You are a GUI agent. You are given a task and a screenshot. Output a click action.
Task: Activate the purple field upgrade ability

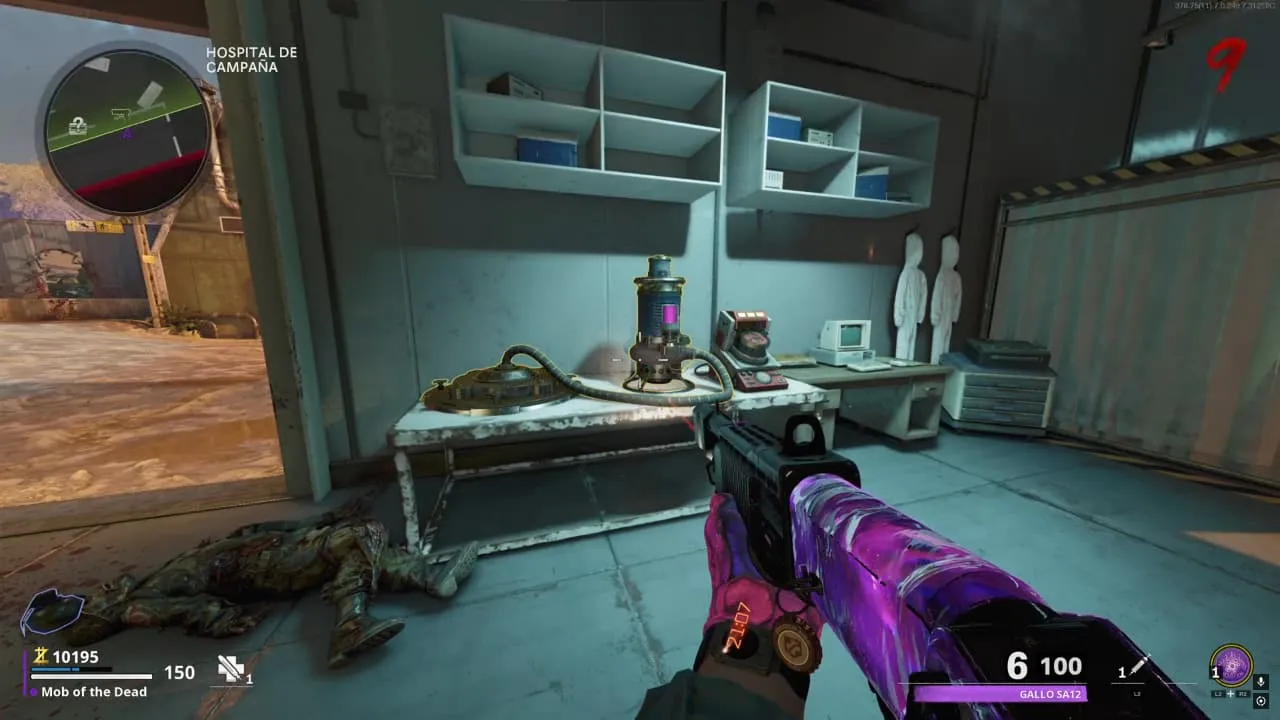coord(1231,664)
